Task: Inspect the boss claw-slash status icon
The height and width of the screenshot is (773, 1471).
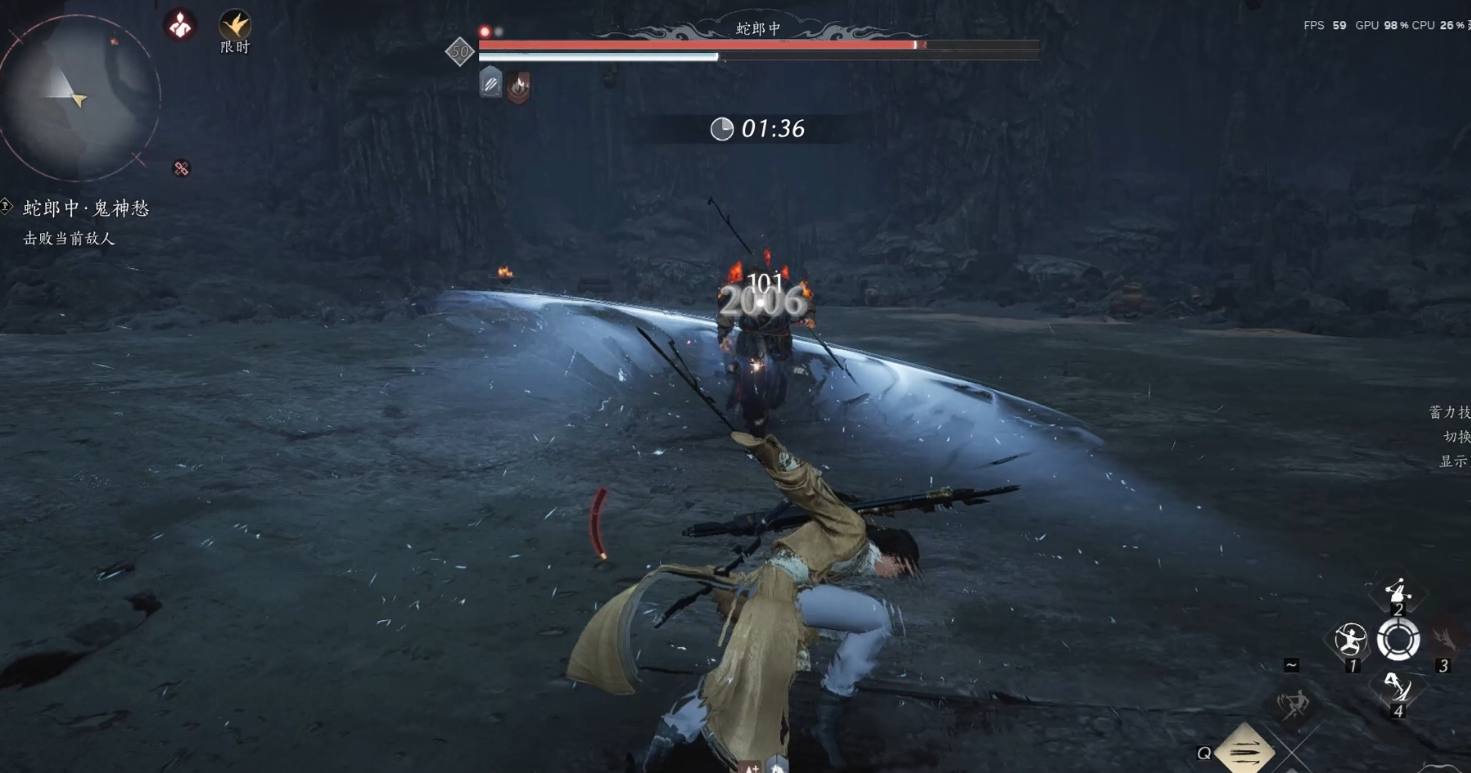Action: point(490,85)
